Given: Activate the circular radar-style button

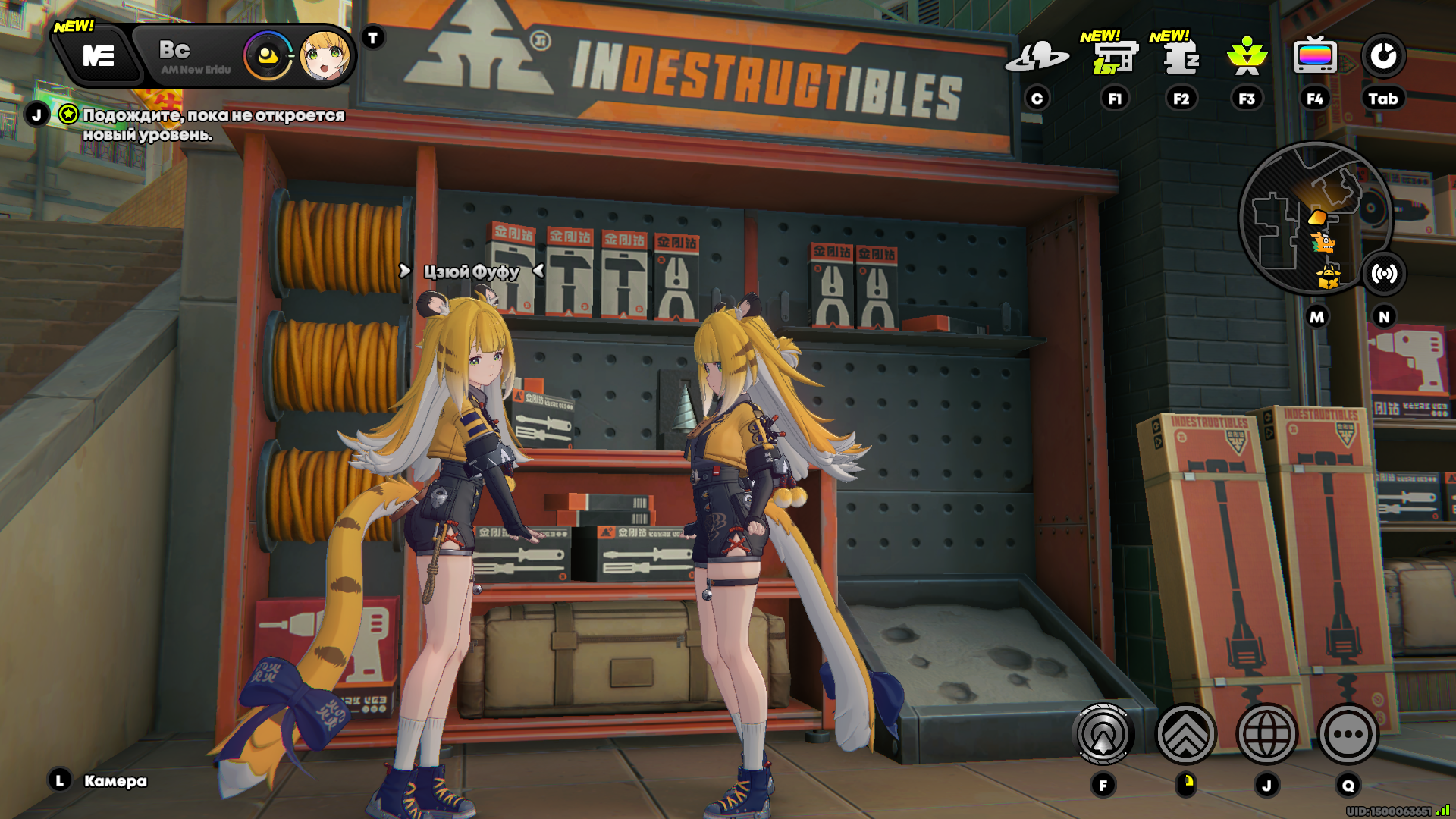Looking at the screenshot, I should (x=1103, y=734).
